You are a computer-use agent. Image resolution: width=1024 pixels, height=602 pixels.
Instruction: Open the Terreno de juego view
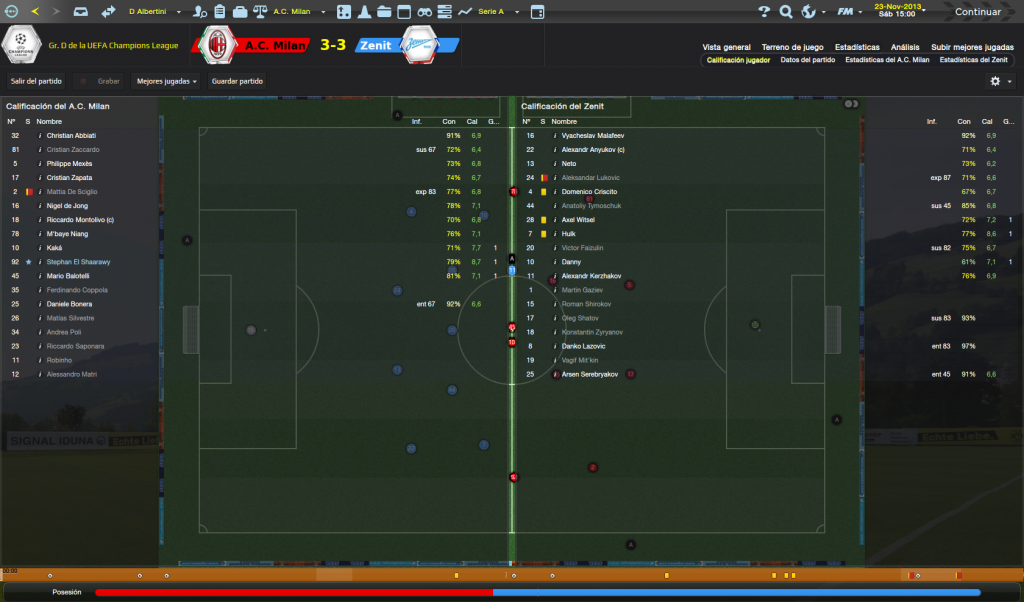[792, 47]
